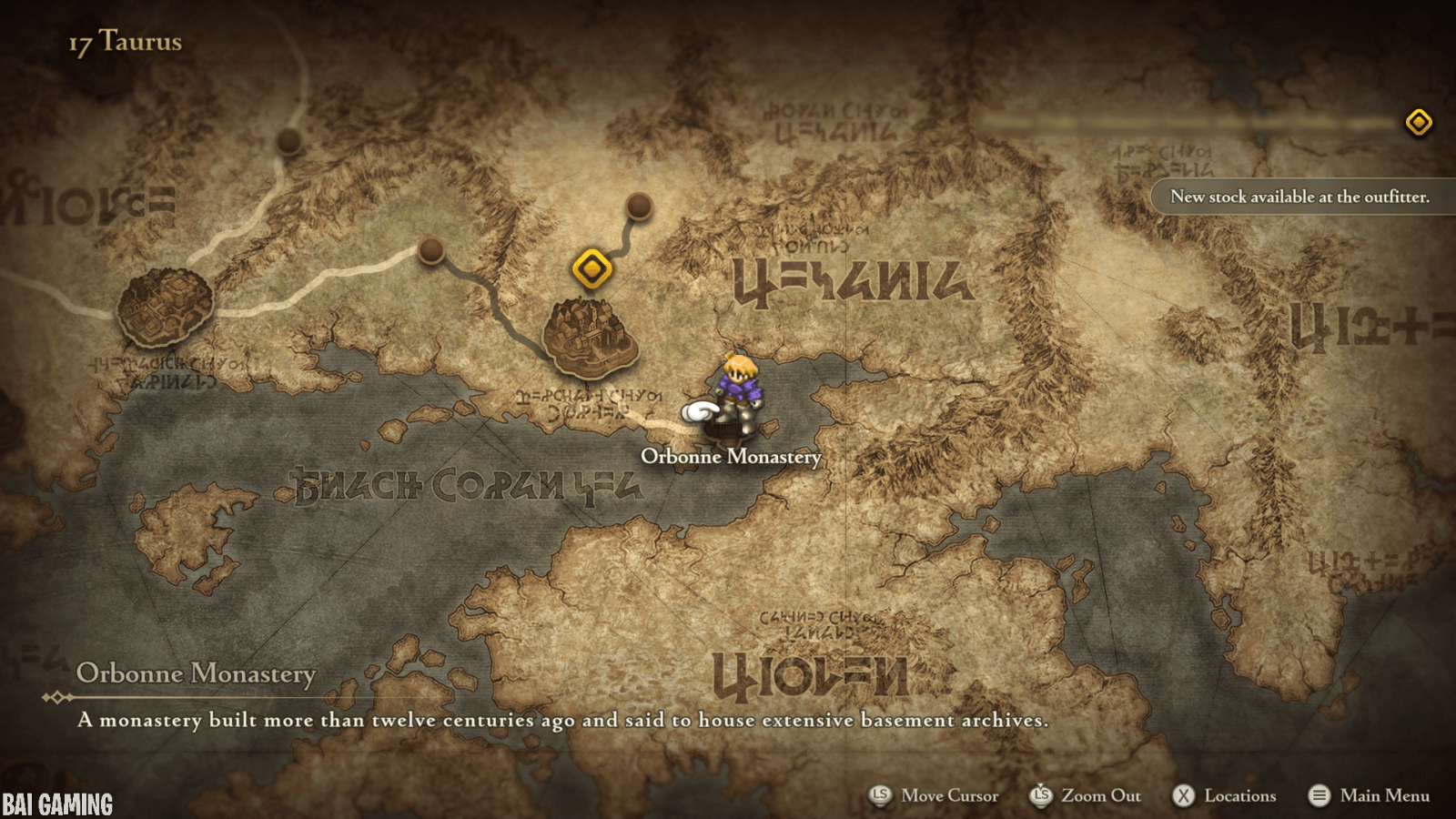The image size is (1456, 819).
Task: Select the Orbonne Monastery map location
Action: coord(733,422)
